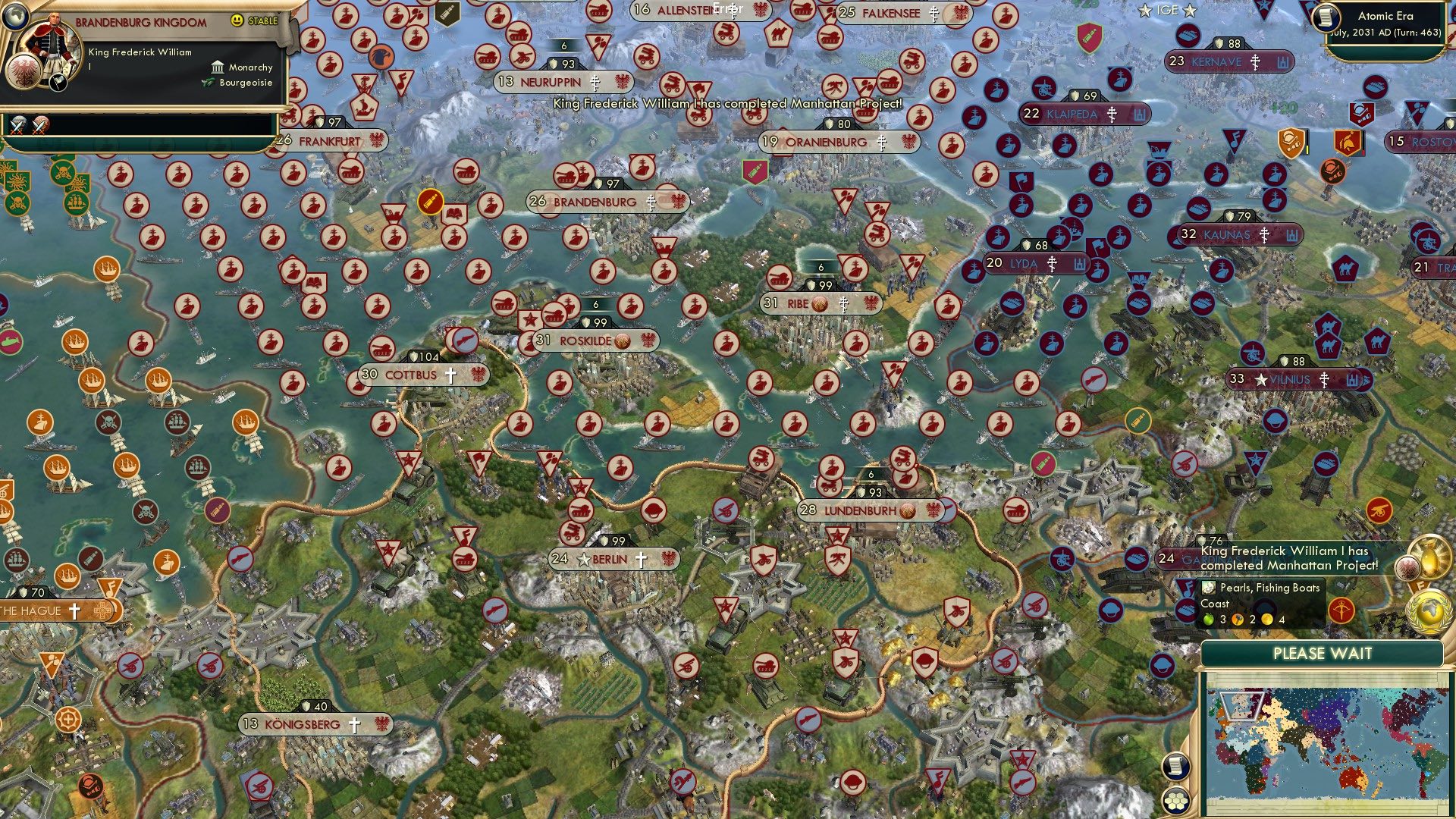
Task: Click the Brandenburg eagle notification badge
Action: tap(1408, 567)
